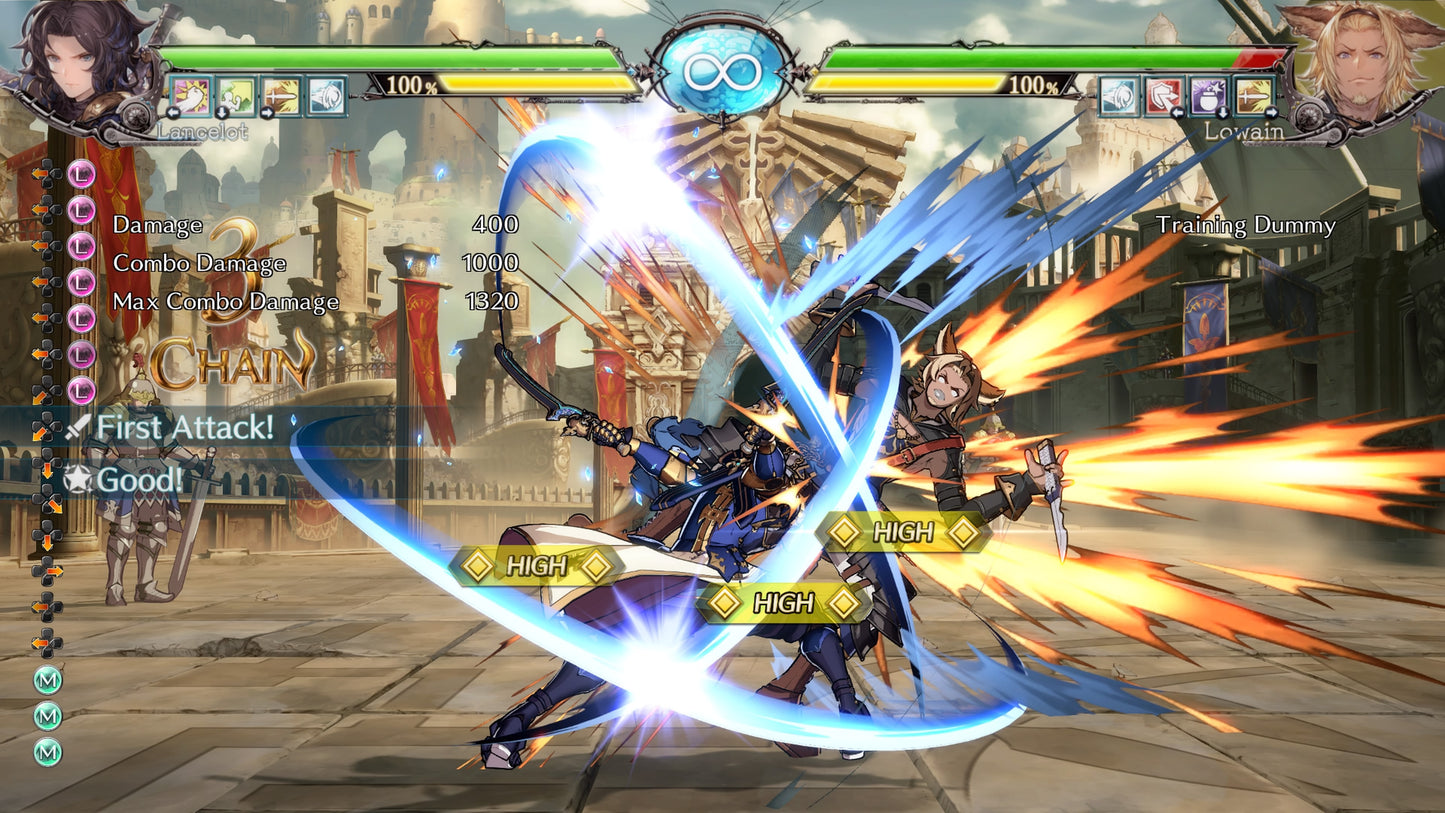Select Lowain's red shield counter skill icon

click(x=1162, y=96)
